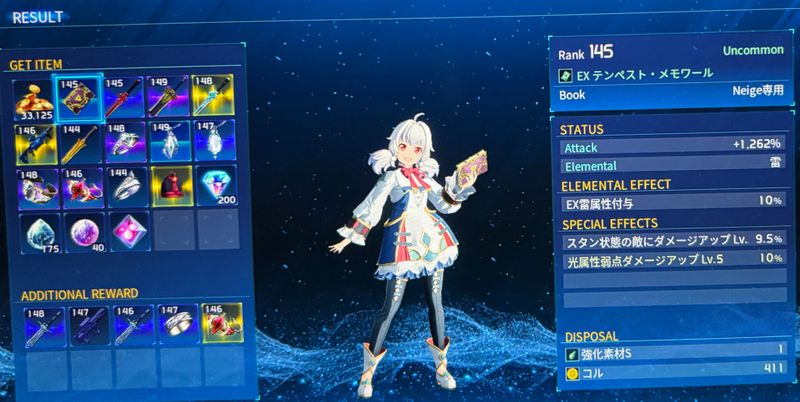Select the rank 147 ring additional reward
The image size is (800, 402).
click(x=171, y=326)
